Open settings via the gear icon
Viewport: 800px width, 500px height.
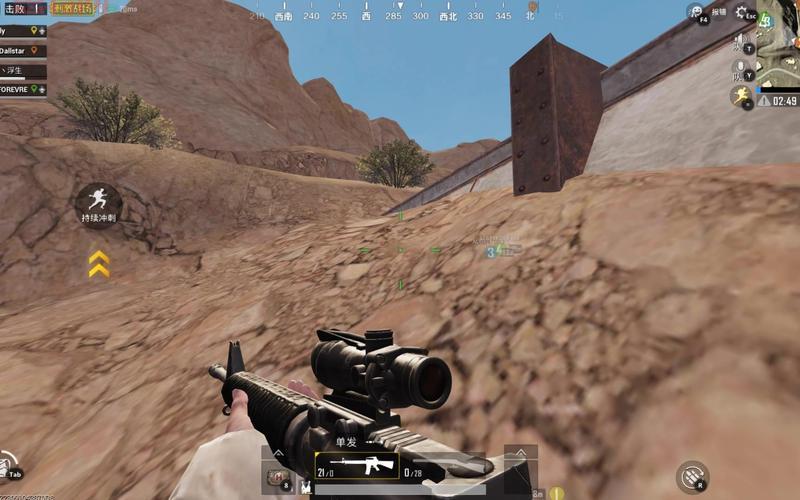[x=741, y=12]
